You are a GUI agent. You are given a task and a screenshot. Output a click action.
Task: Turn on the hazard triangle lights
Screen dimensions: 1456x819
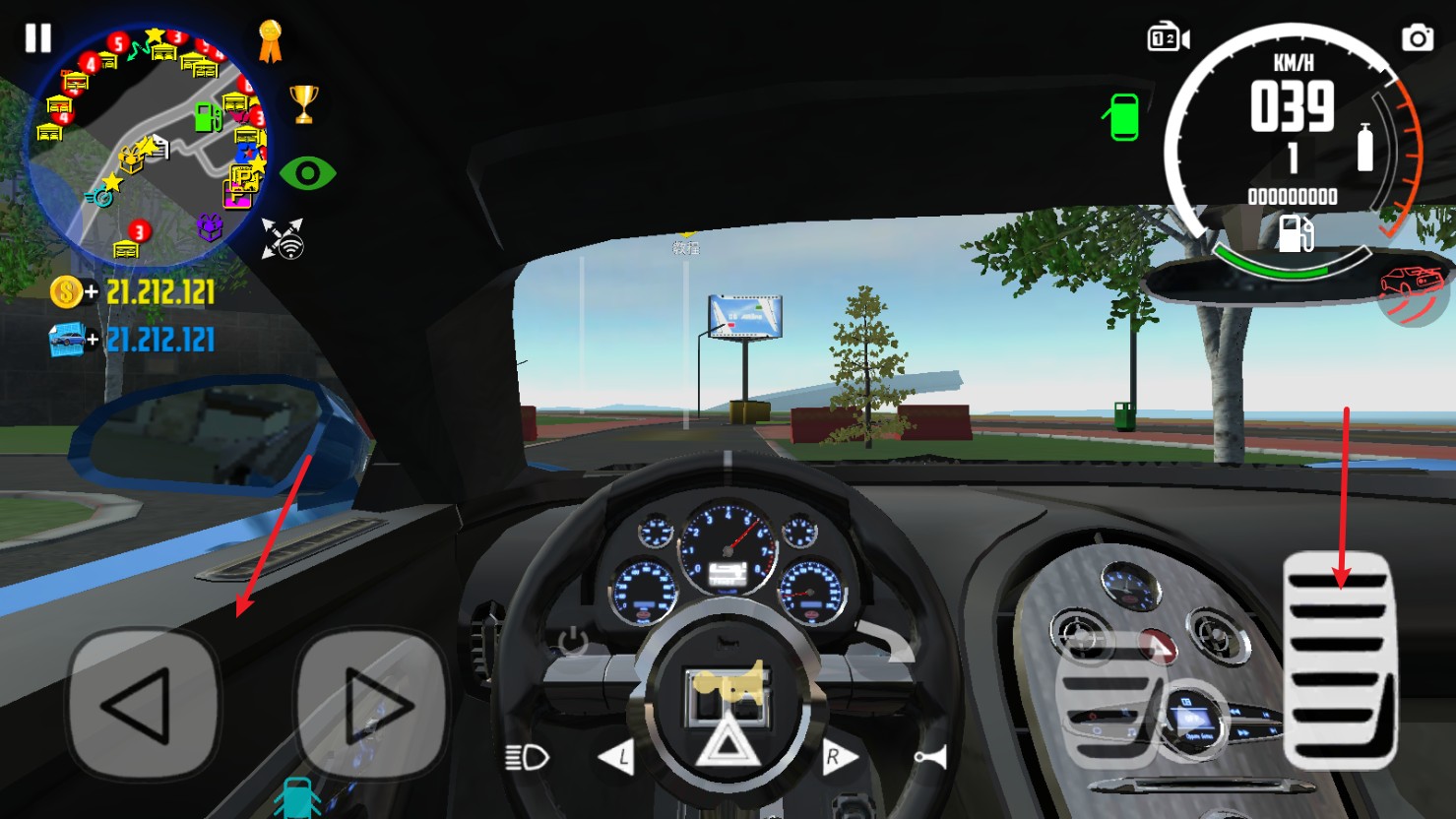[x=727, y=741]
